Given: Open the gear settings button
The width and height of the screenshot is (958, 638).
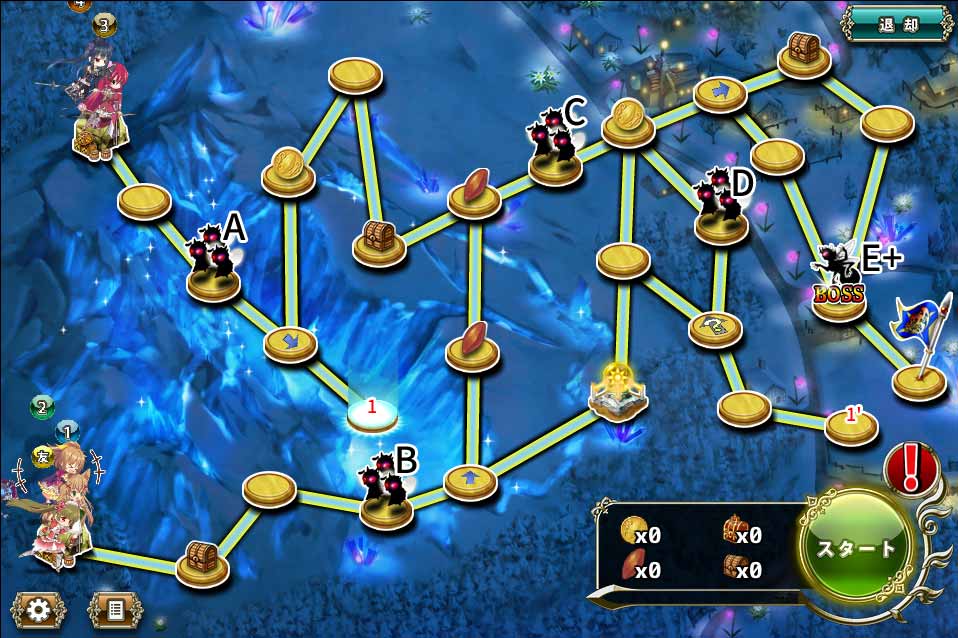Looking at the screenshot, I should (x=39, y=610).
